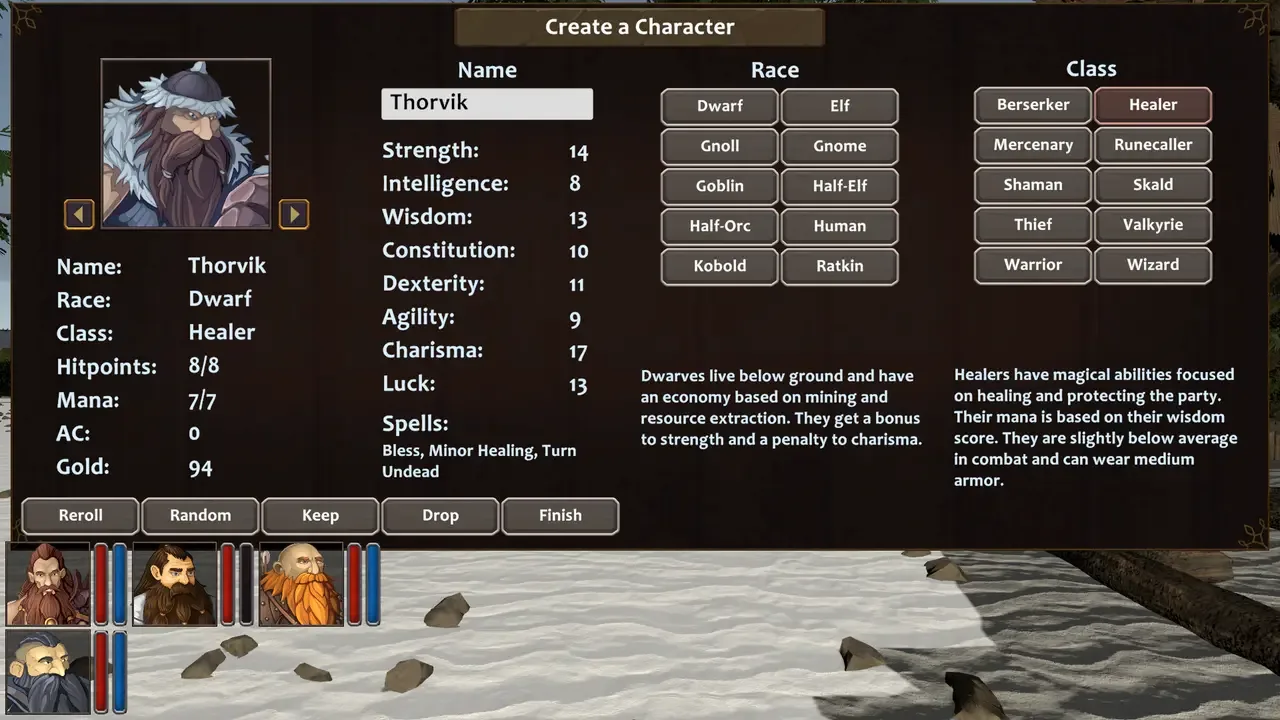Viewport: 1280px width, 720px height.
Task: Show the next portrait with right arrow
Action: (293, 214)
